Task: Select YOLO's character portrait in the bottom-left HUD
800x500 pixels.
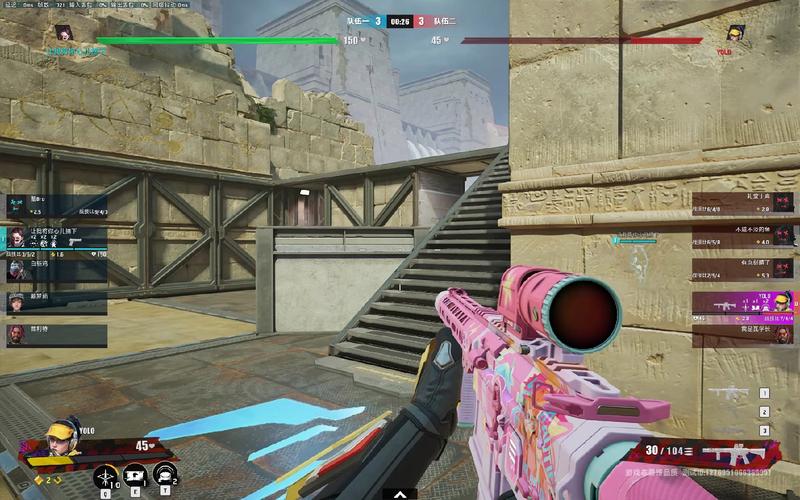Action: [62, 440]
